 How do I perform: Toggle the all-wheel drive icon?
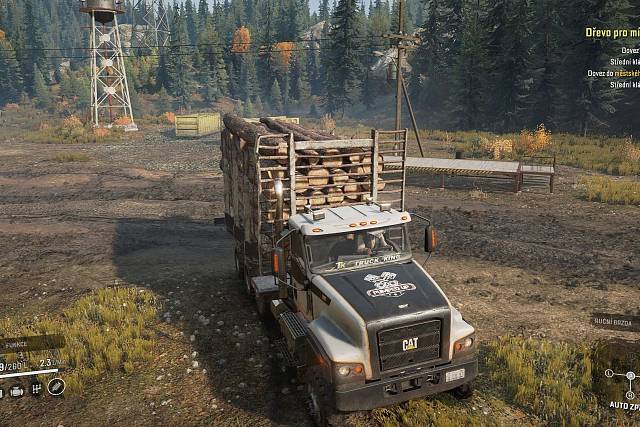pos(36,388)
